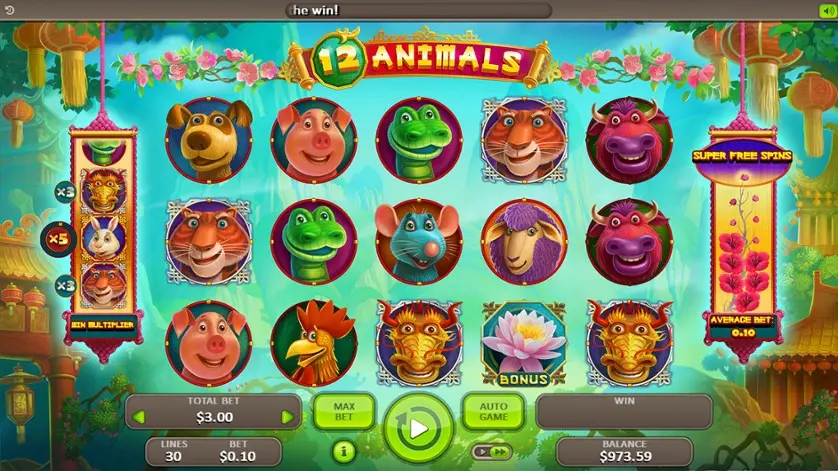The image size is (838, 471).
Task: Open the paytable info button
Action: (342, 452)
